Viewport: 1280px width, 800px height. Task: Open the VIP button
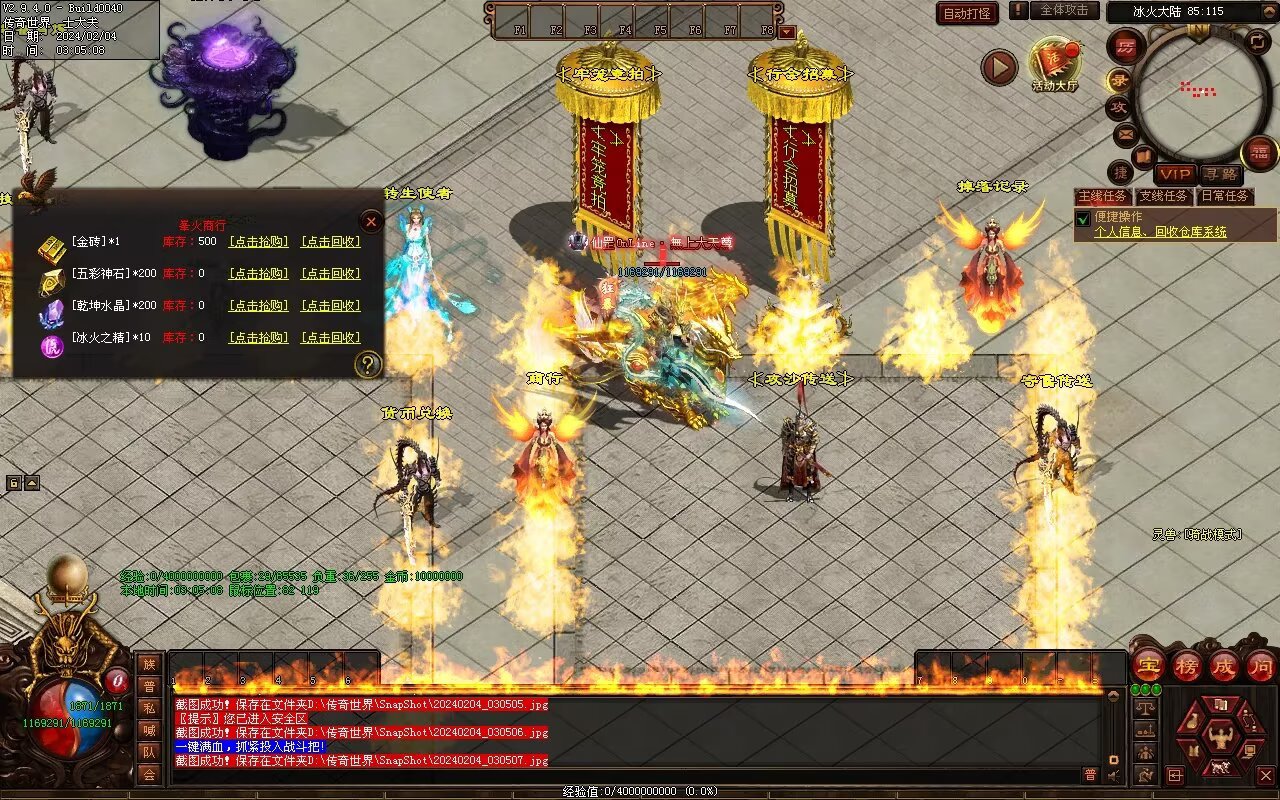(x=1175, y=174)
